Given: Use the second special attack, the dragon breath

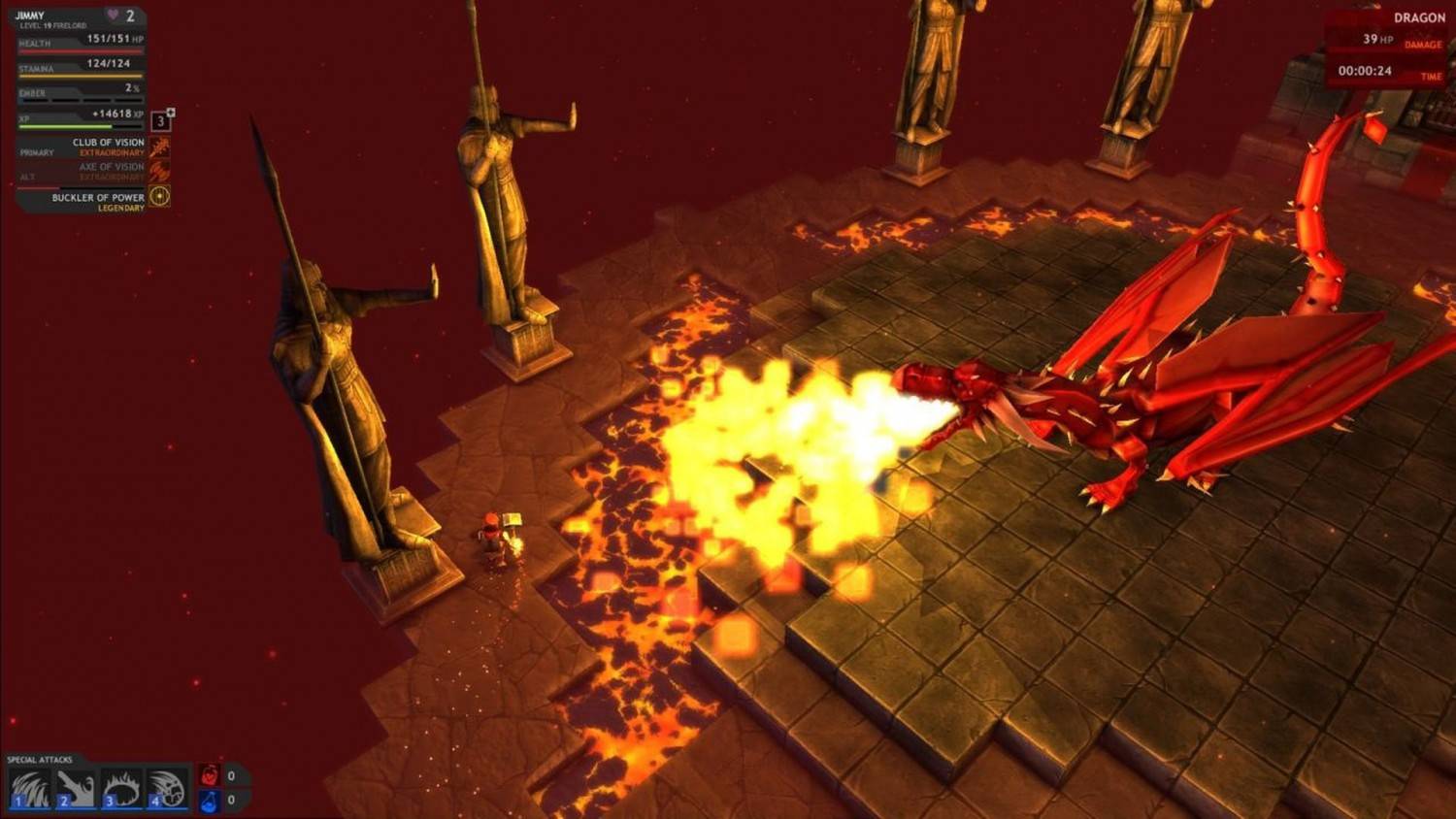Looking at the screenshot, I should tap(75, 789).
